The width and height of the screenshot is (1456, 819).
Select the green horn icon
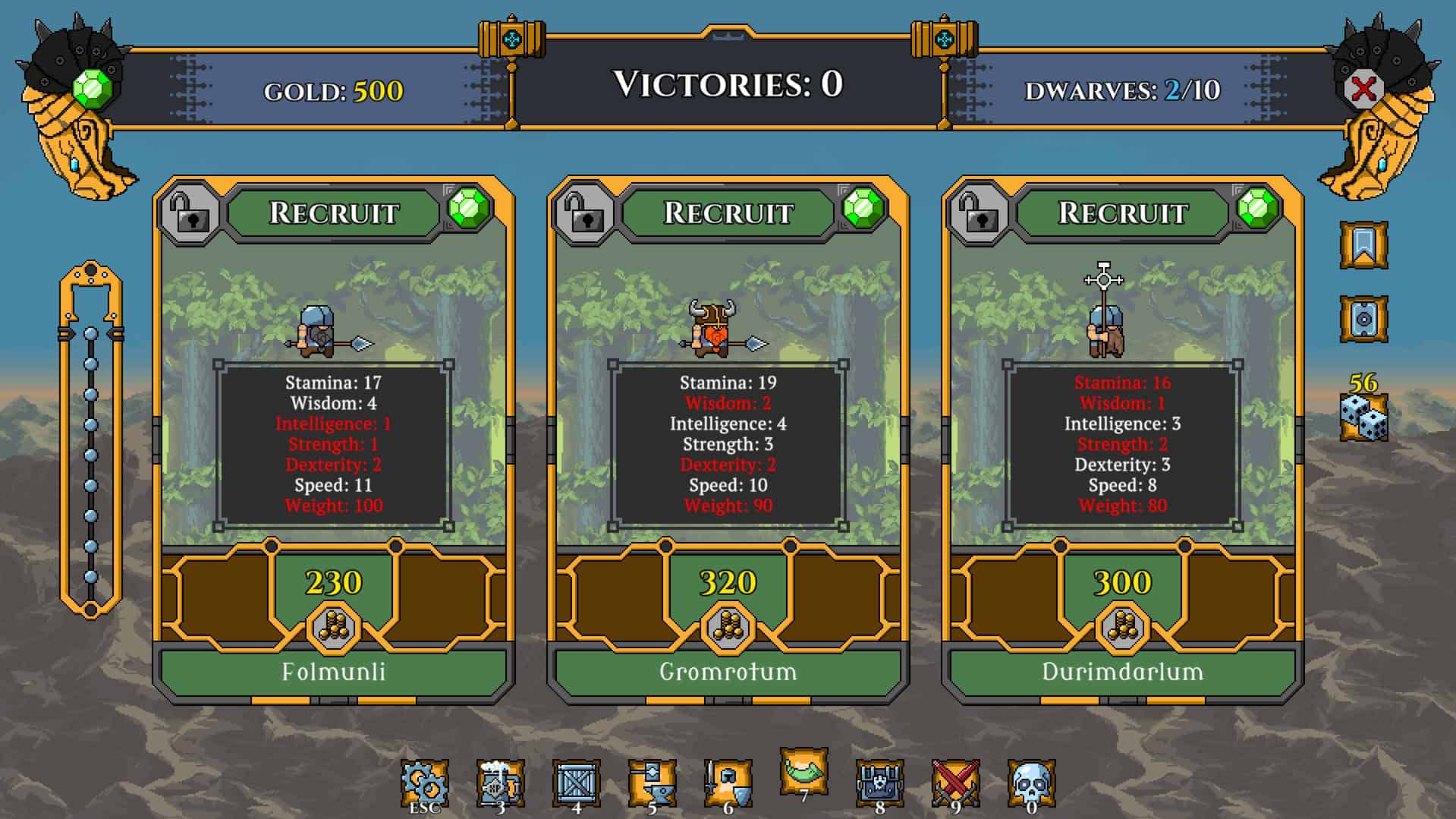tap(803, 771)
